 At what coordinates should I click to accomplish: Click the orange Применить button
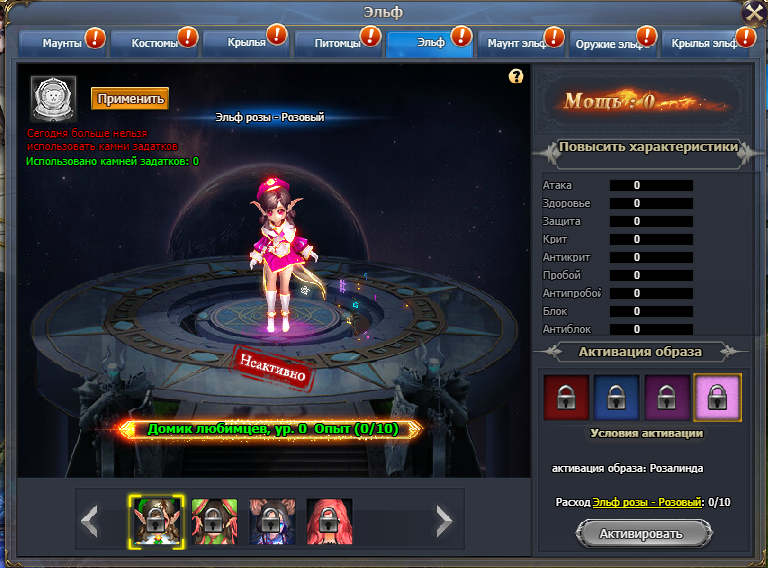point(130,98)
